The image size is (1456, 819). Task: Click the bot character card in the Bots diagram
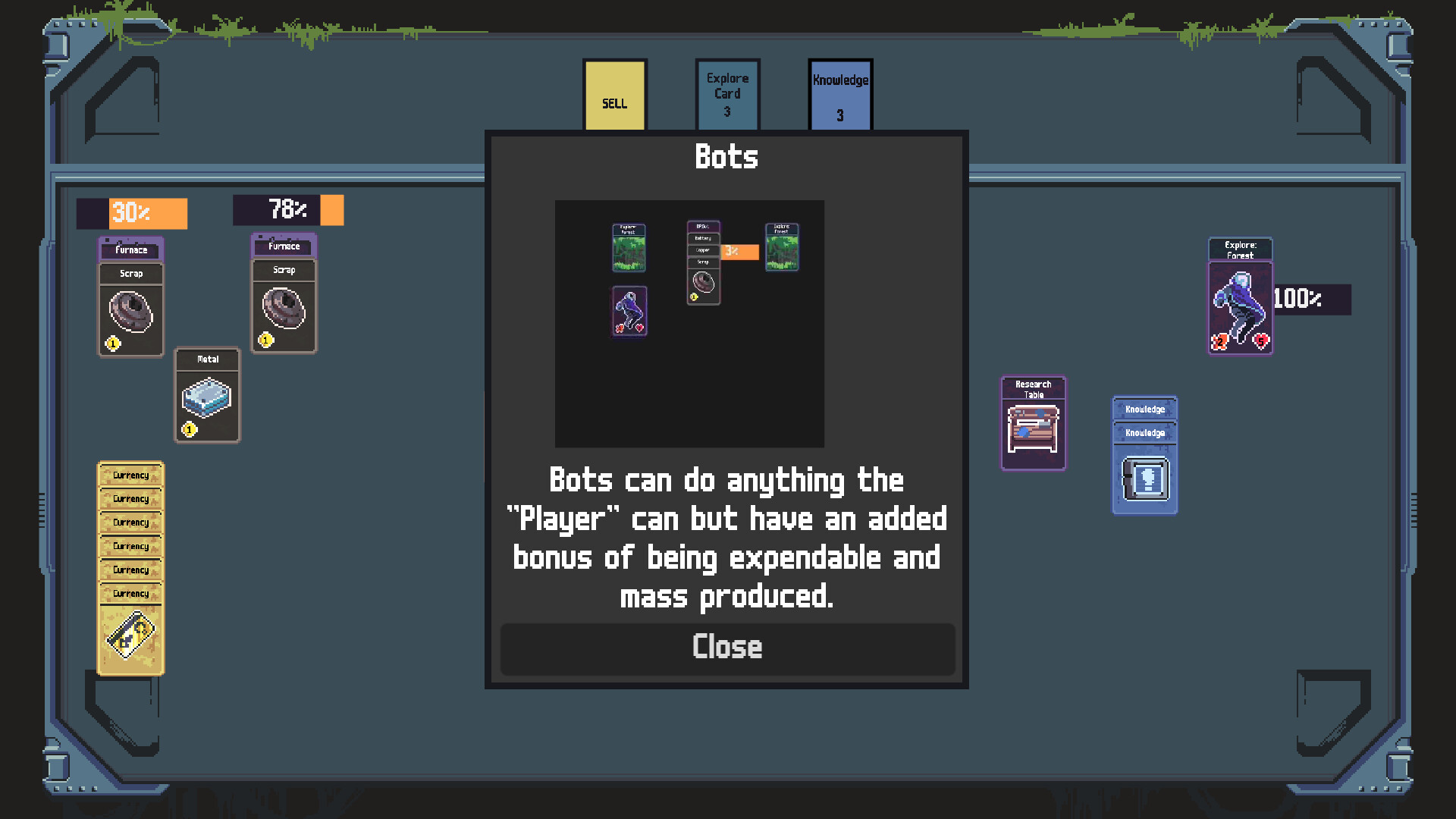(629, 312)
